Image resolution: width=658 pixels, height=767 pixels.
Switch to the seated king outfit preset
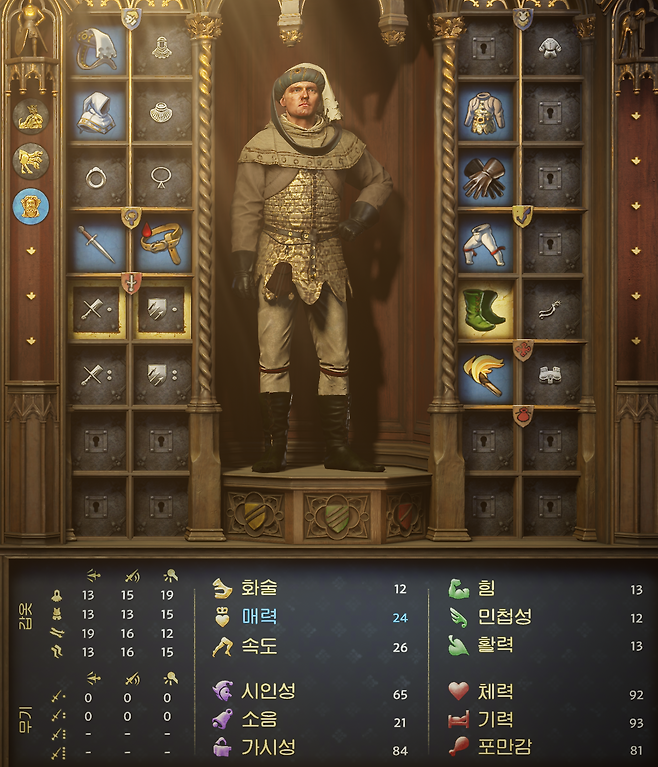pos(31,117)
